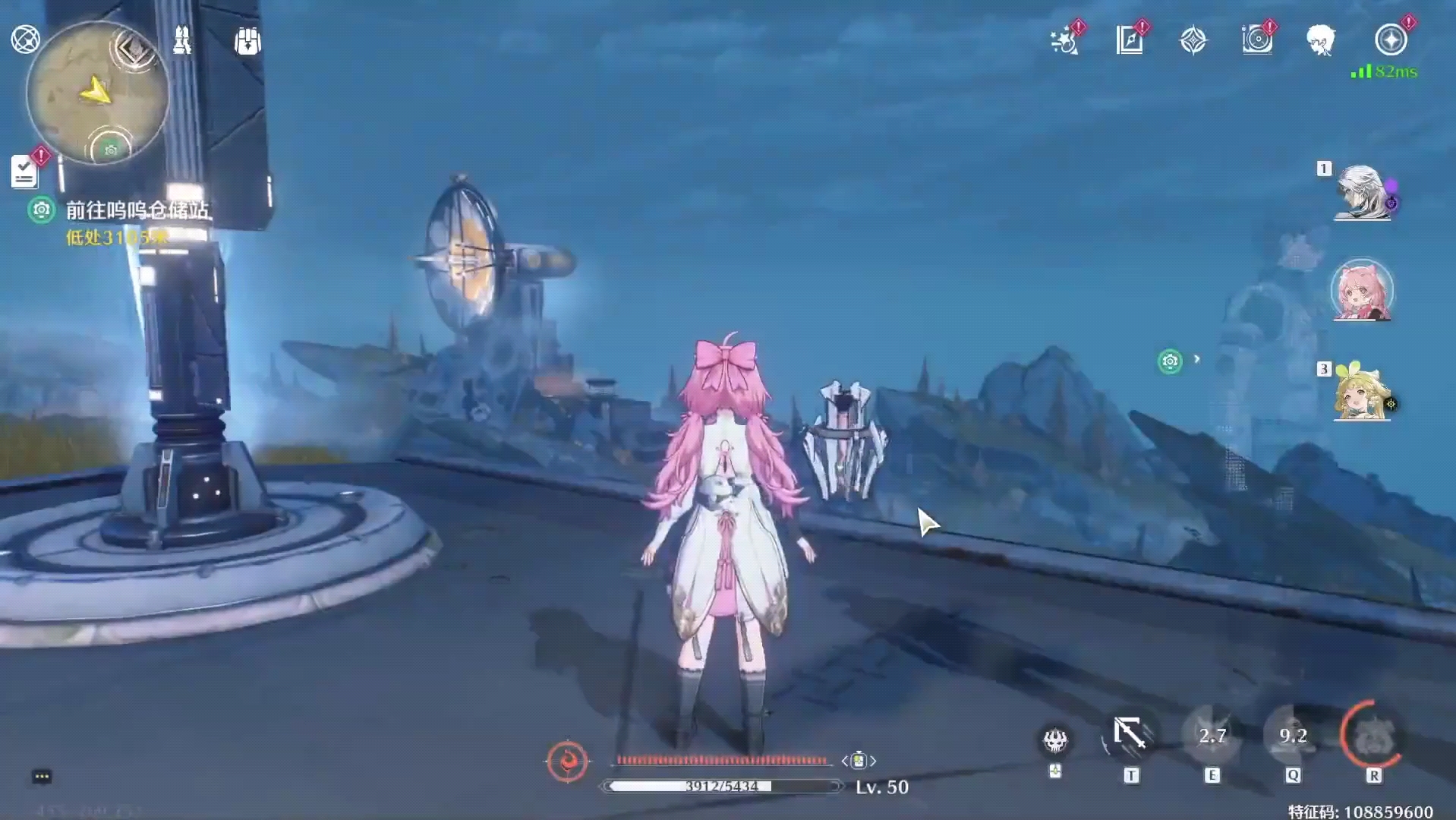The image size is (1456, 820).
Task: Open the turntable record-player icon
Action: coord(1257,40)
